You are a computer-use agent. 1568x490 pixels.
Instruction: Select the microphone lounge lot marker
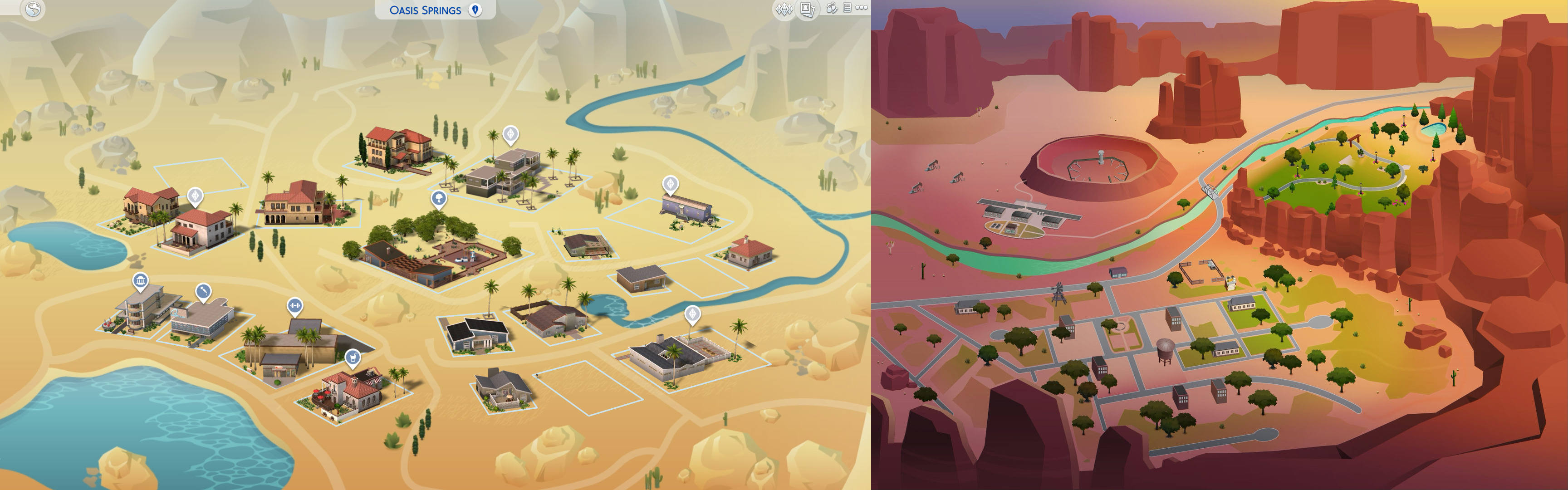(x=203, y=292)
